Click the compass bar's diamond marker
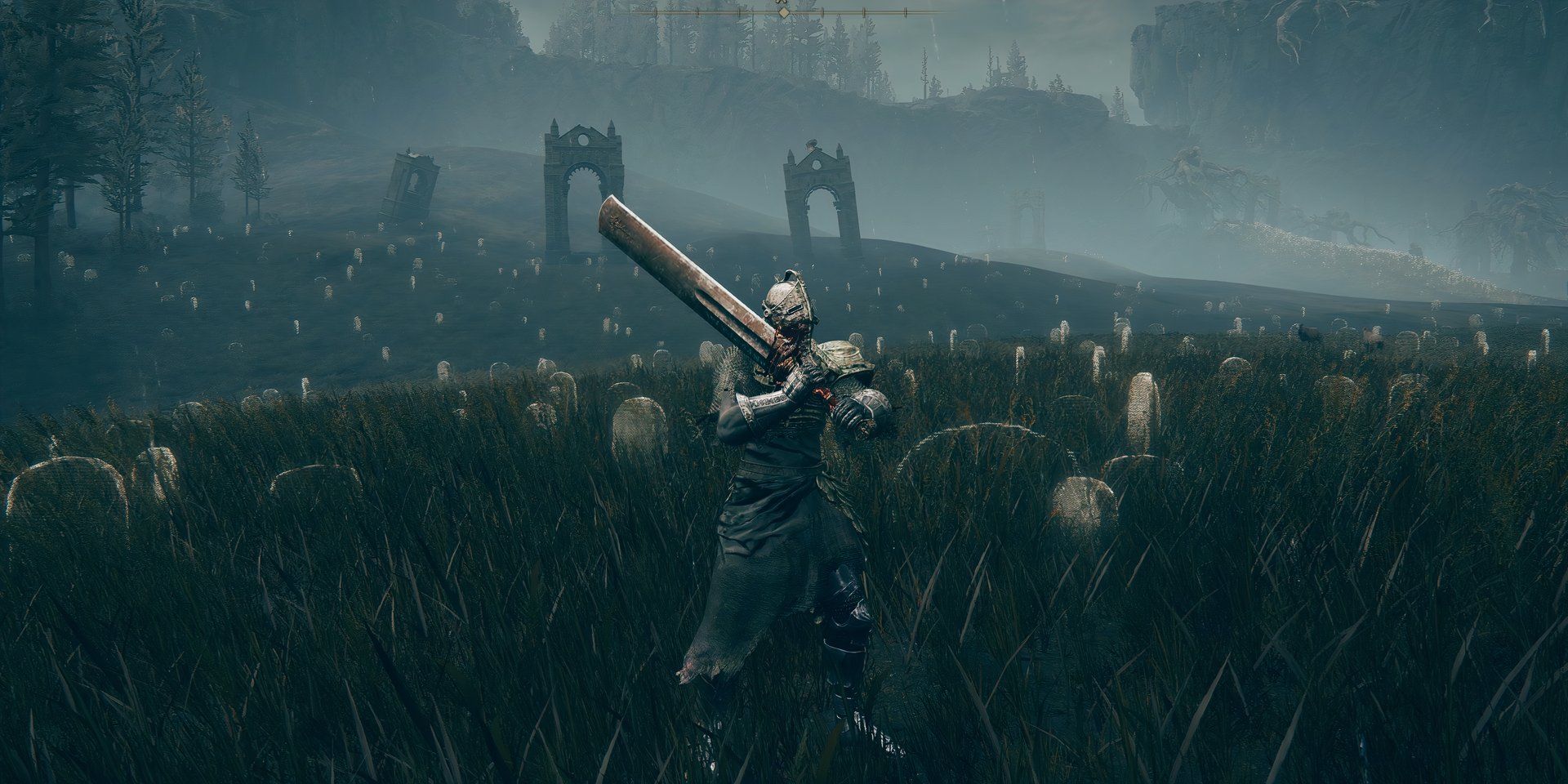This screenshot has height=784, width=1568. (783, 13)
